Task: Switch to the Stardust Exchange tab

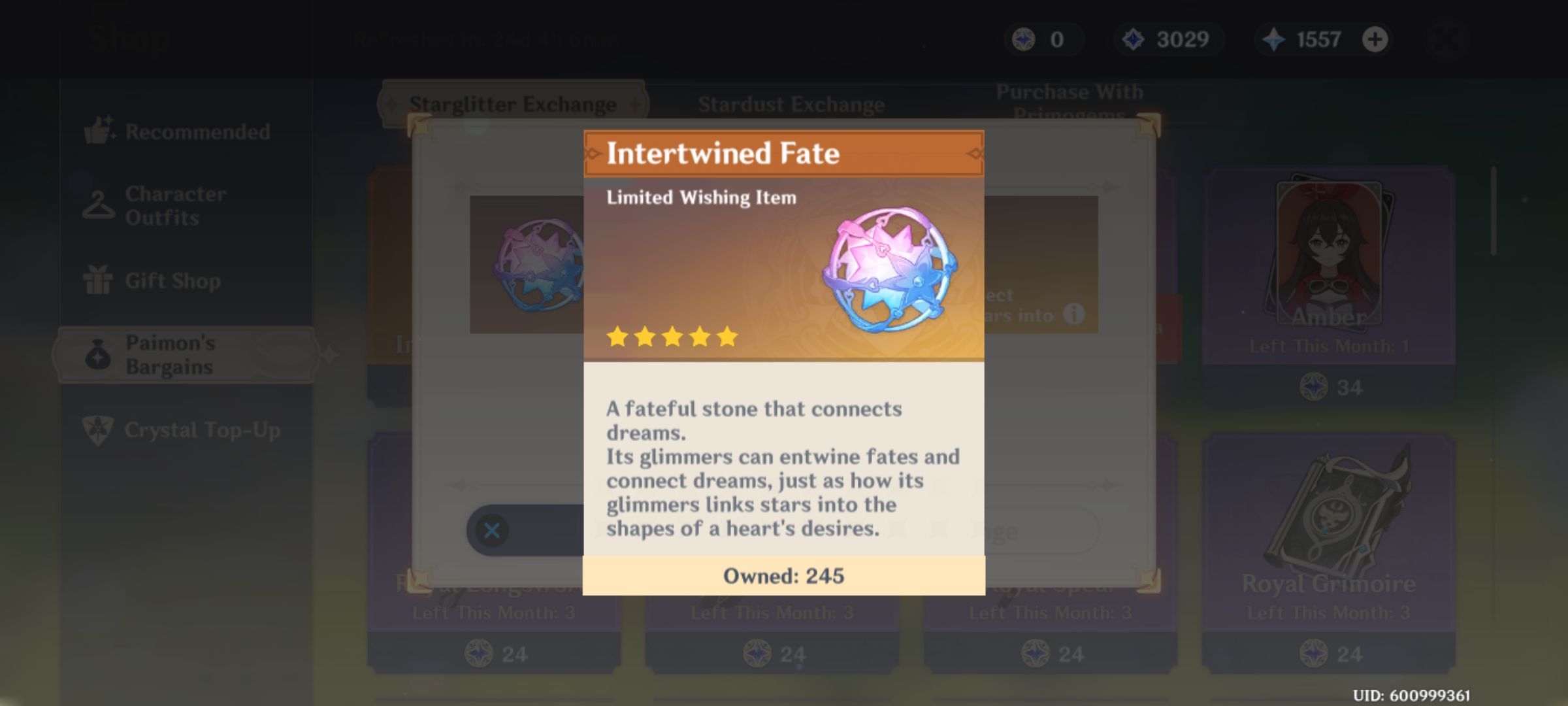Action: coord(792,103)
